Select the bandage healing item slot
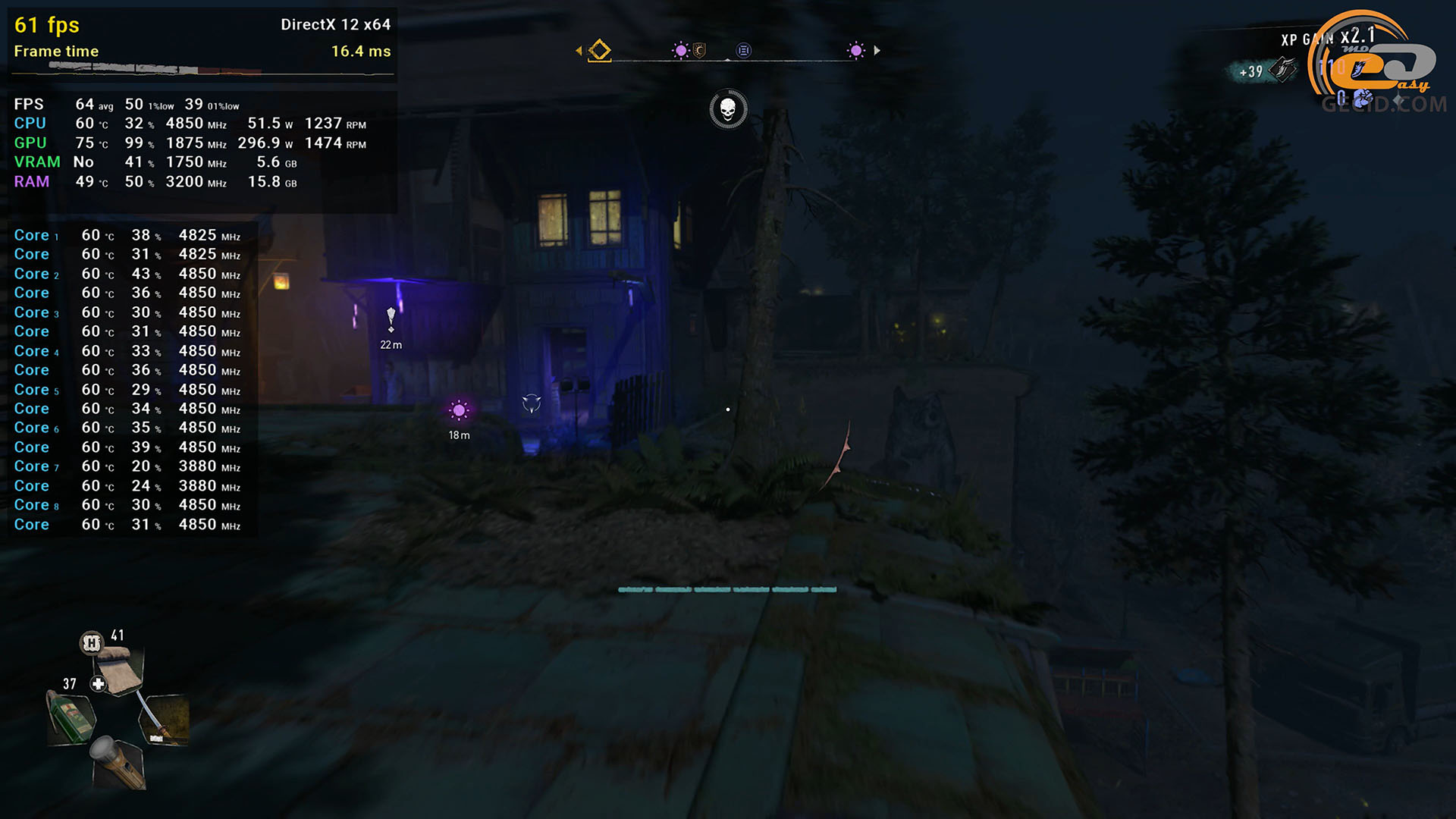1456x819 pixels. [x=119, y=669]
